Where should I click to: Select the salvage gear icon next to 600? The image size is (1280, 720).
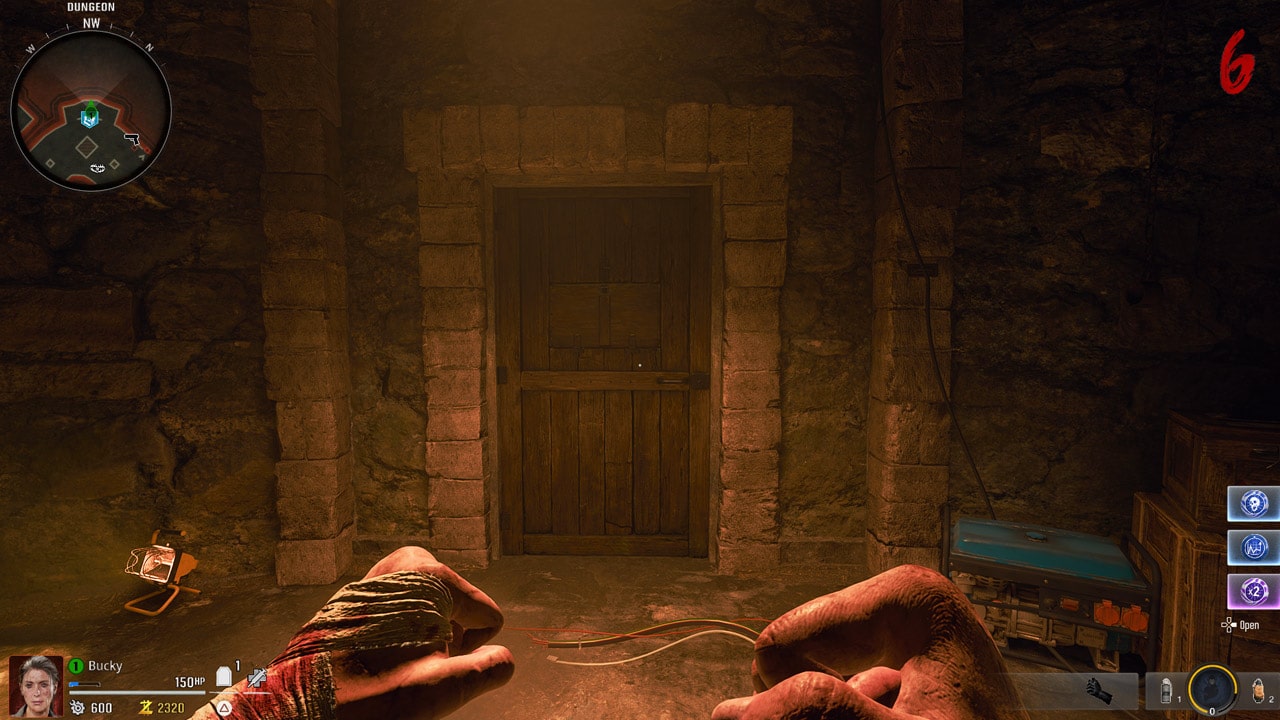(x=76, y=707)
